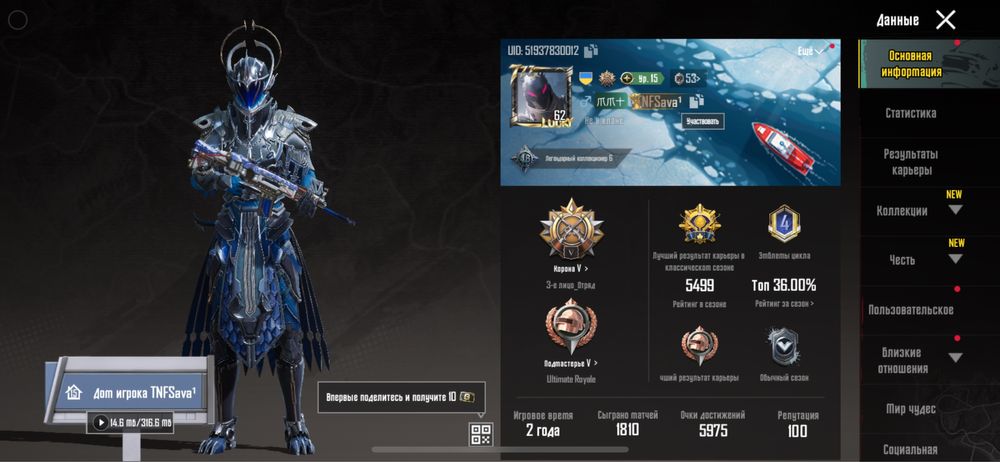Open the Результаты карьеры tab
The image size is (1000, 462).
(x=910, y=162)
